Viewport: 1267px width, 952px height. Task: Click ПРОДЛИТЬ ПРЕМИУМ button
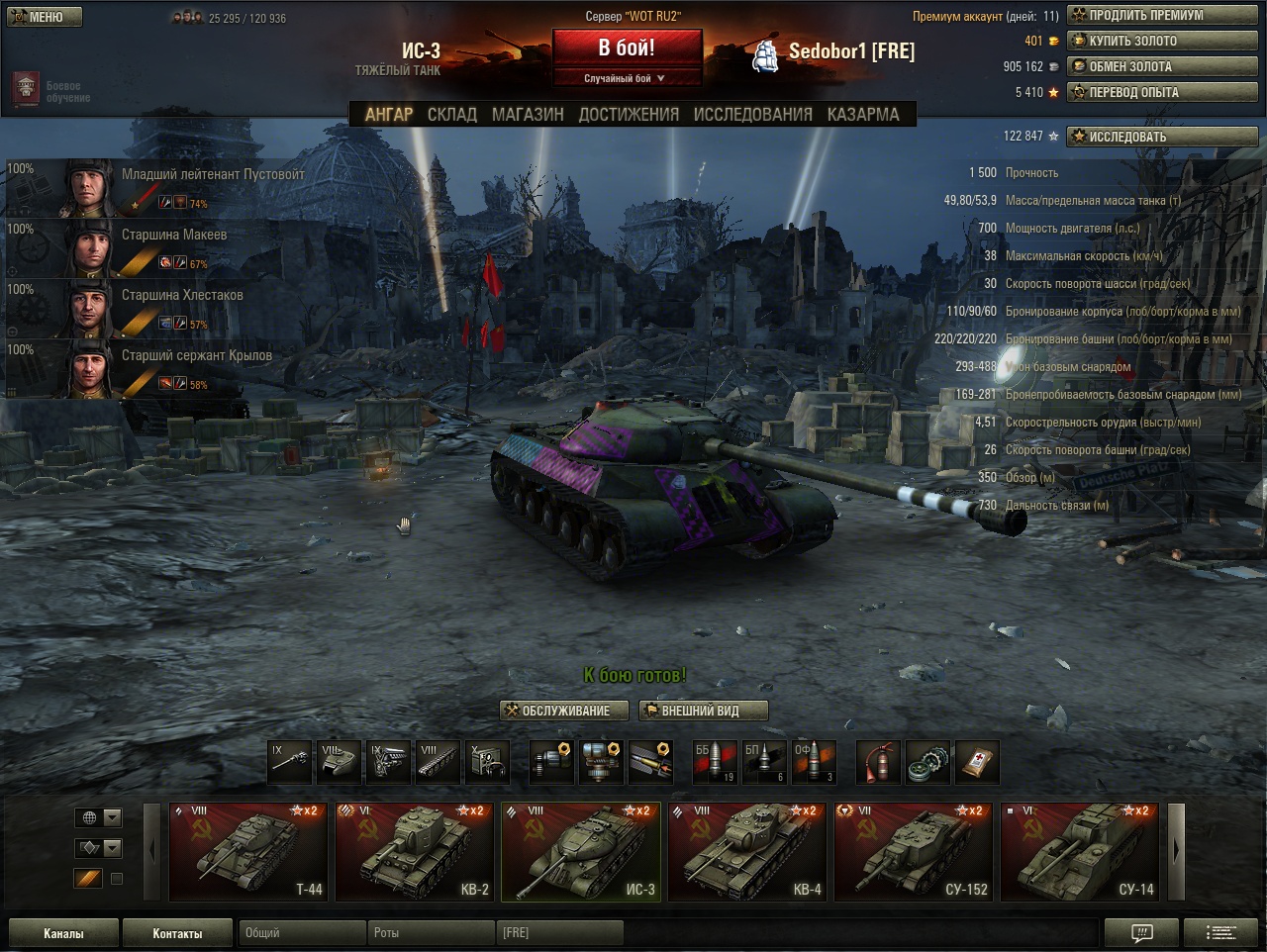click(1162, 16)
